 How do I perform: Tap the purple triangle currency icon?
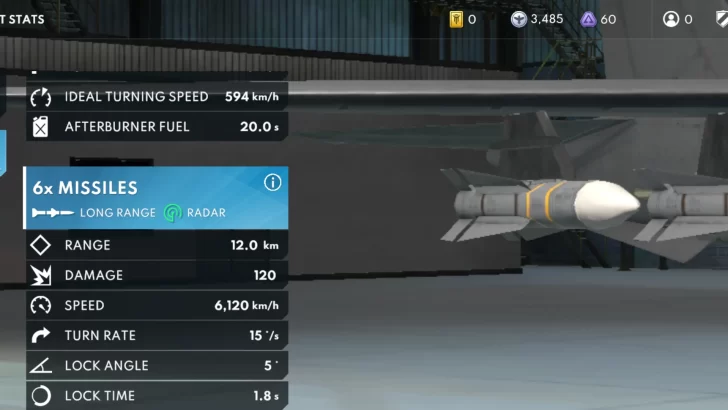tap(588, 19)
